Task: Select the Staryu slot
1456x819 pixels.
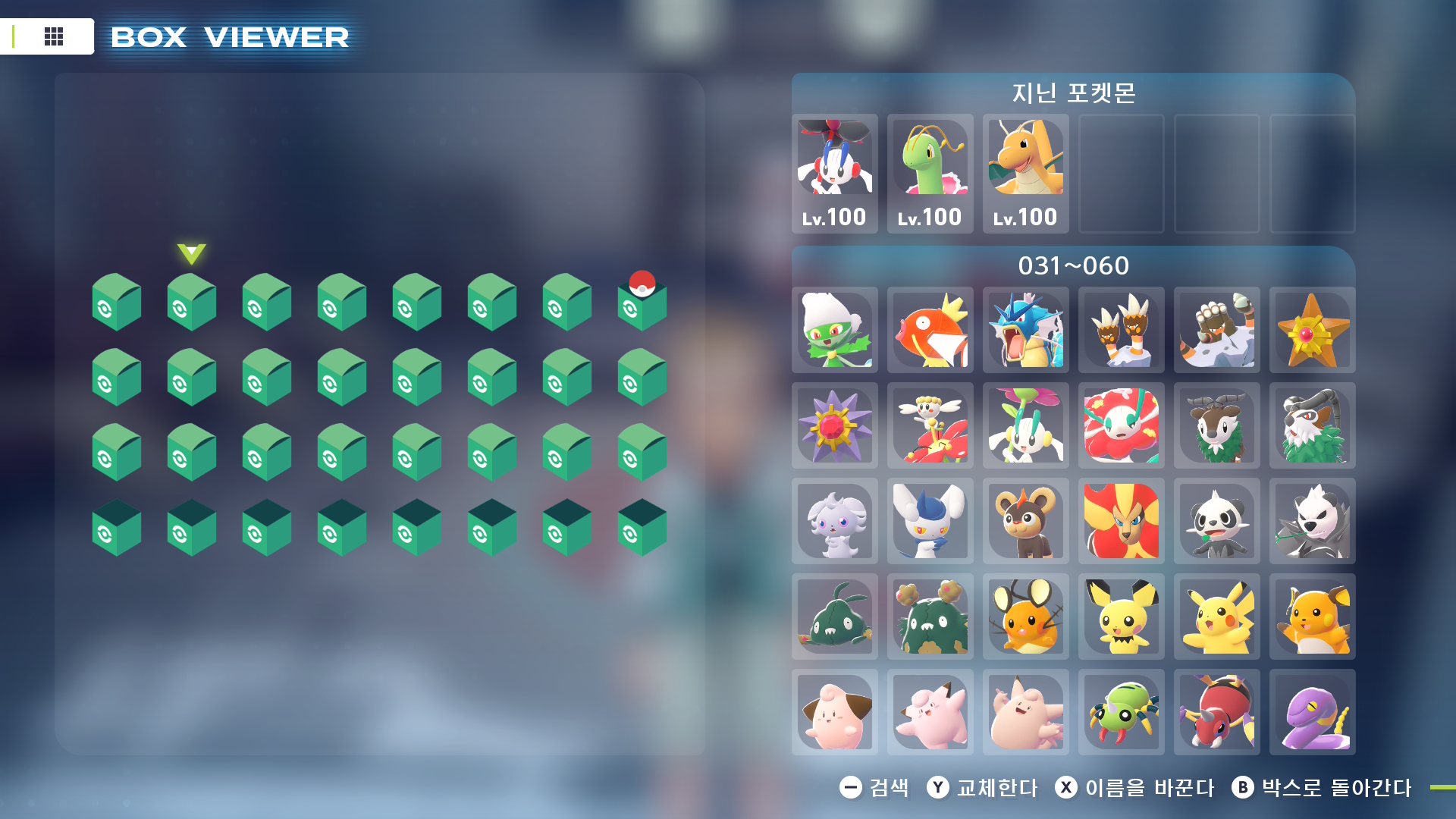Action: [1312, 330]
